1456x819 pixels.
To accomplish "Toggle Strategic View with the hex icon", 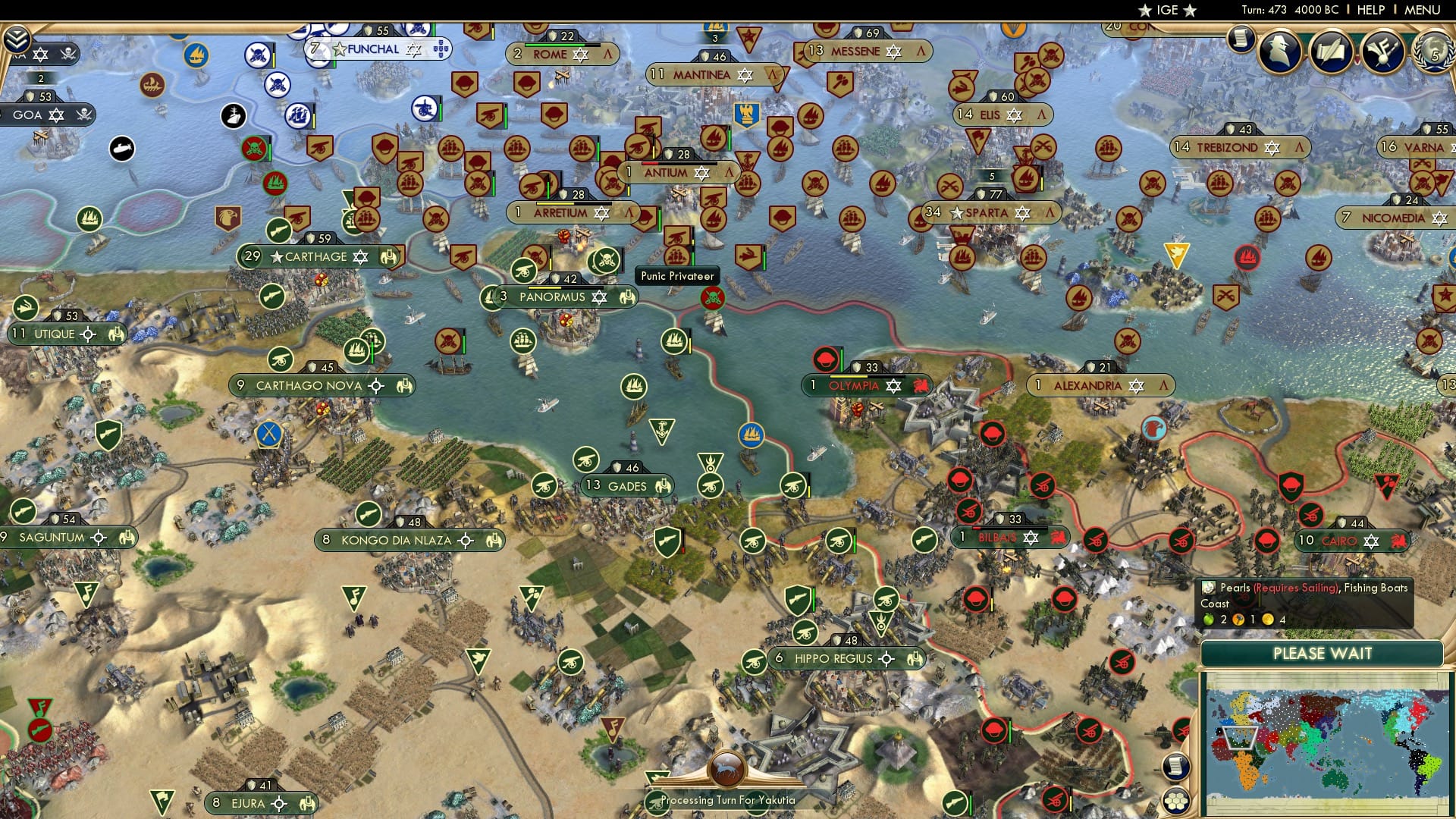I will [1175, 802].
